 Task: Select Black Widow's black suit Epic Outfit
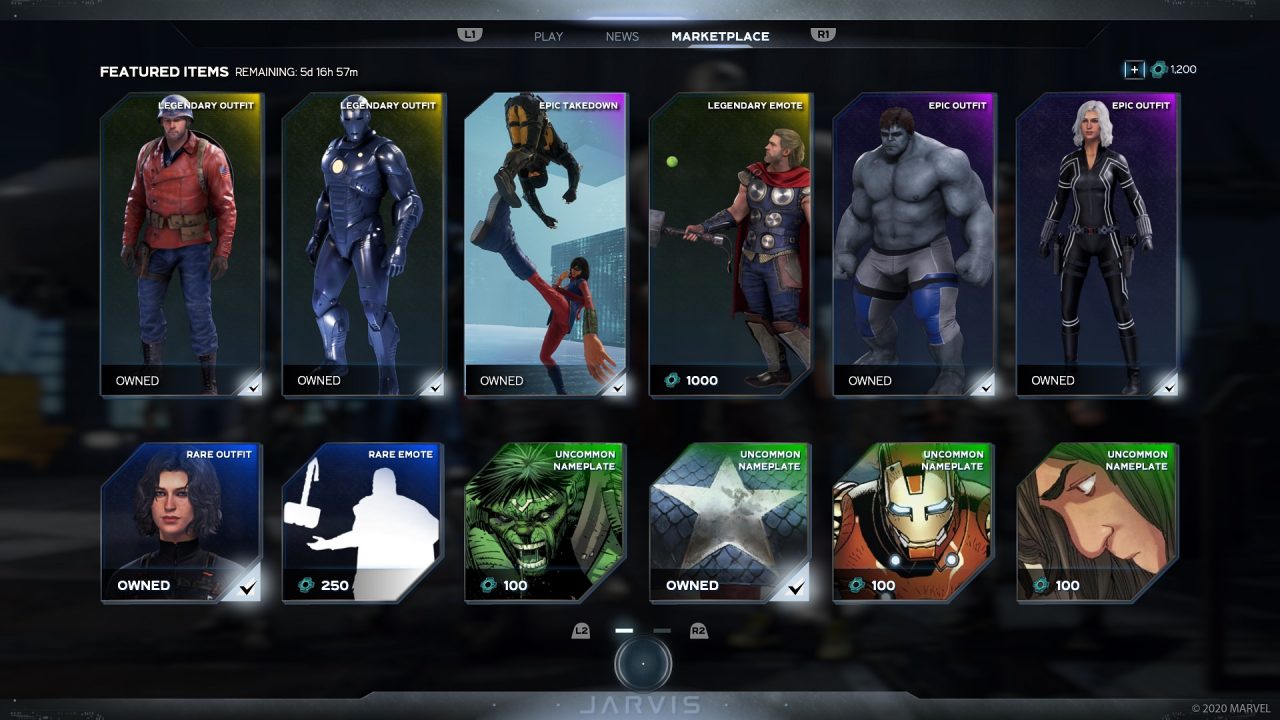(1097, 245)
